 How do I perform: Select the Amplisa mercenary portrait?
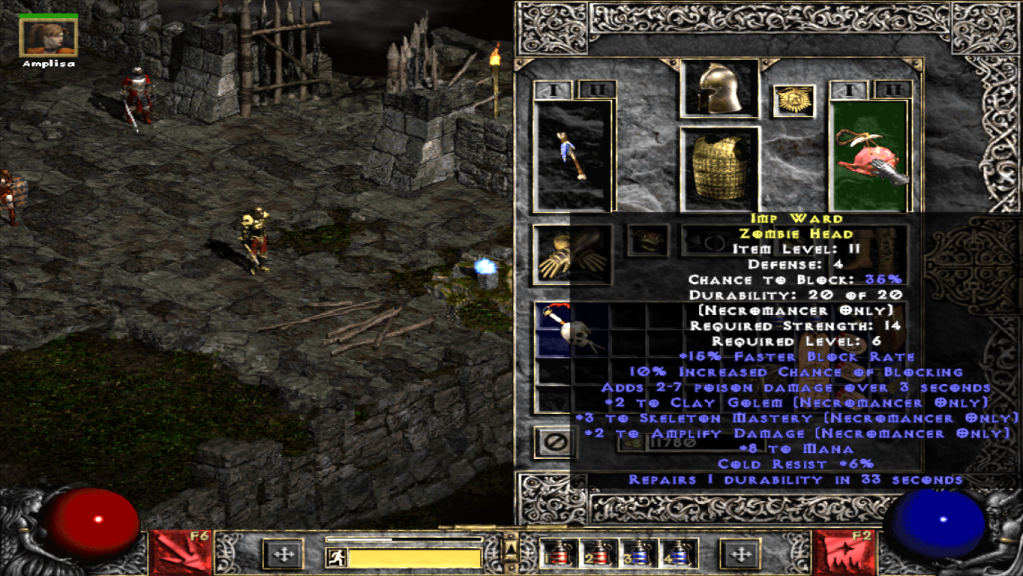click(49, 36)
